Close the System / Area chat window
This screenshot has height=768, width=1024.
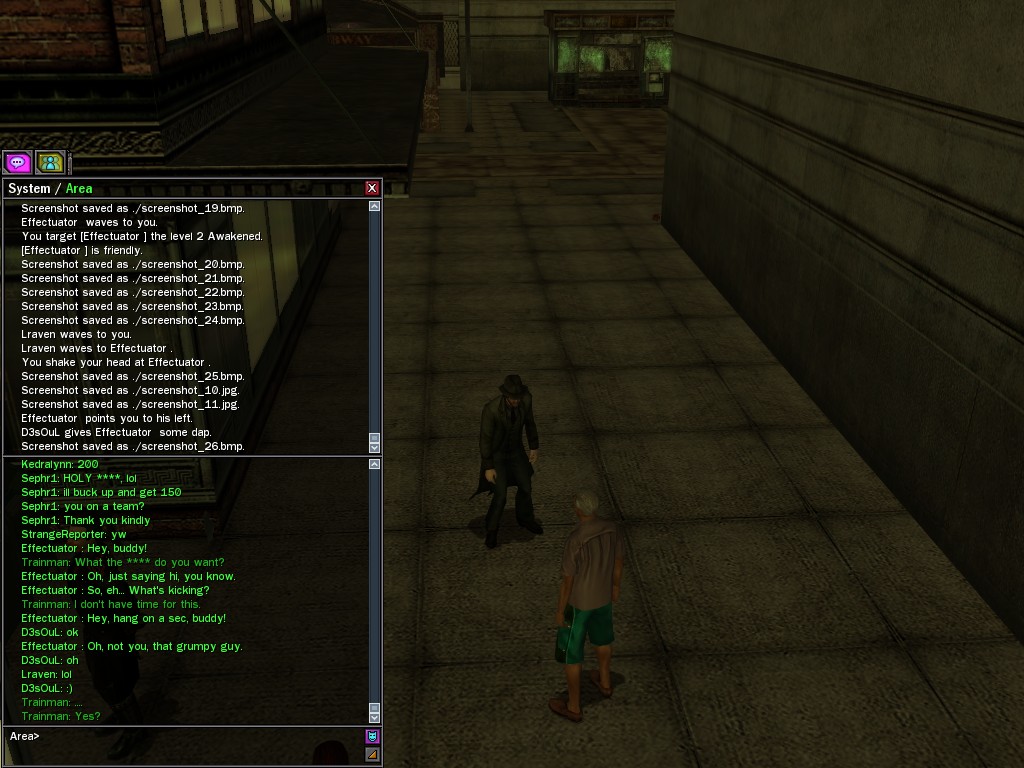[x=372, y=188]
